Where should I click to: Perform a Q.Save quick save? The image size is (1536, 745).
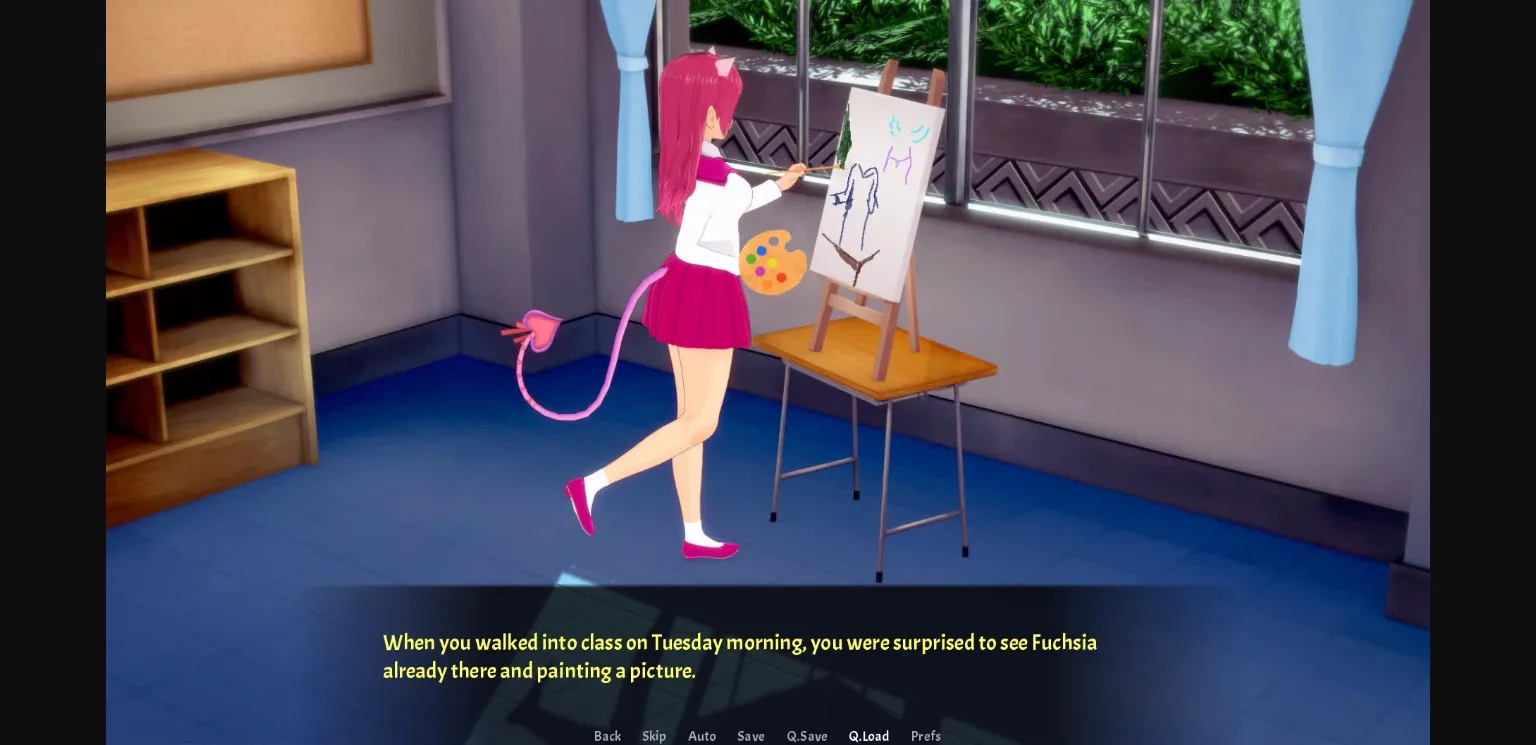pos(807,736)
